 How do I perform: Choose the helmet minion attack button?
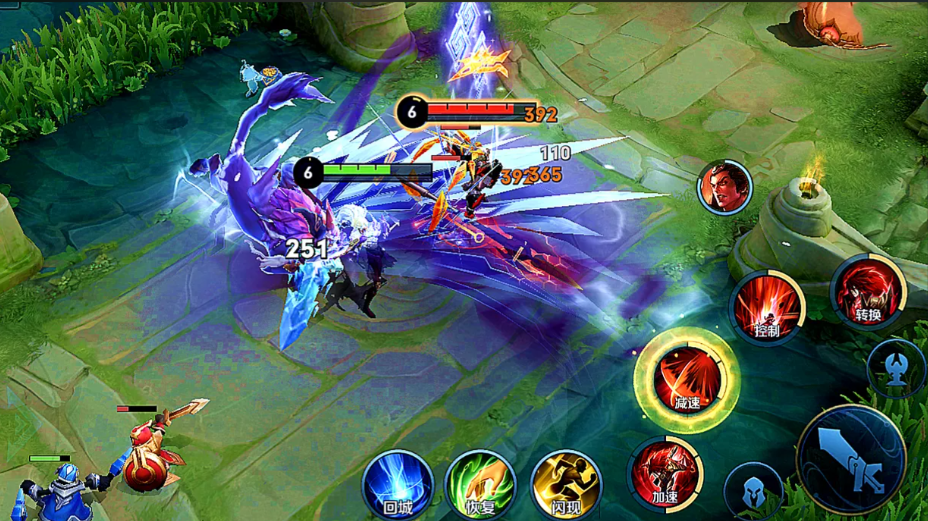(x=752, y=491)
